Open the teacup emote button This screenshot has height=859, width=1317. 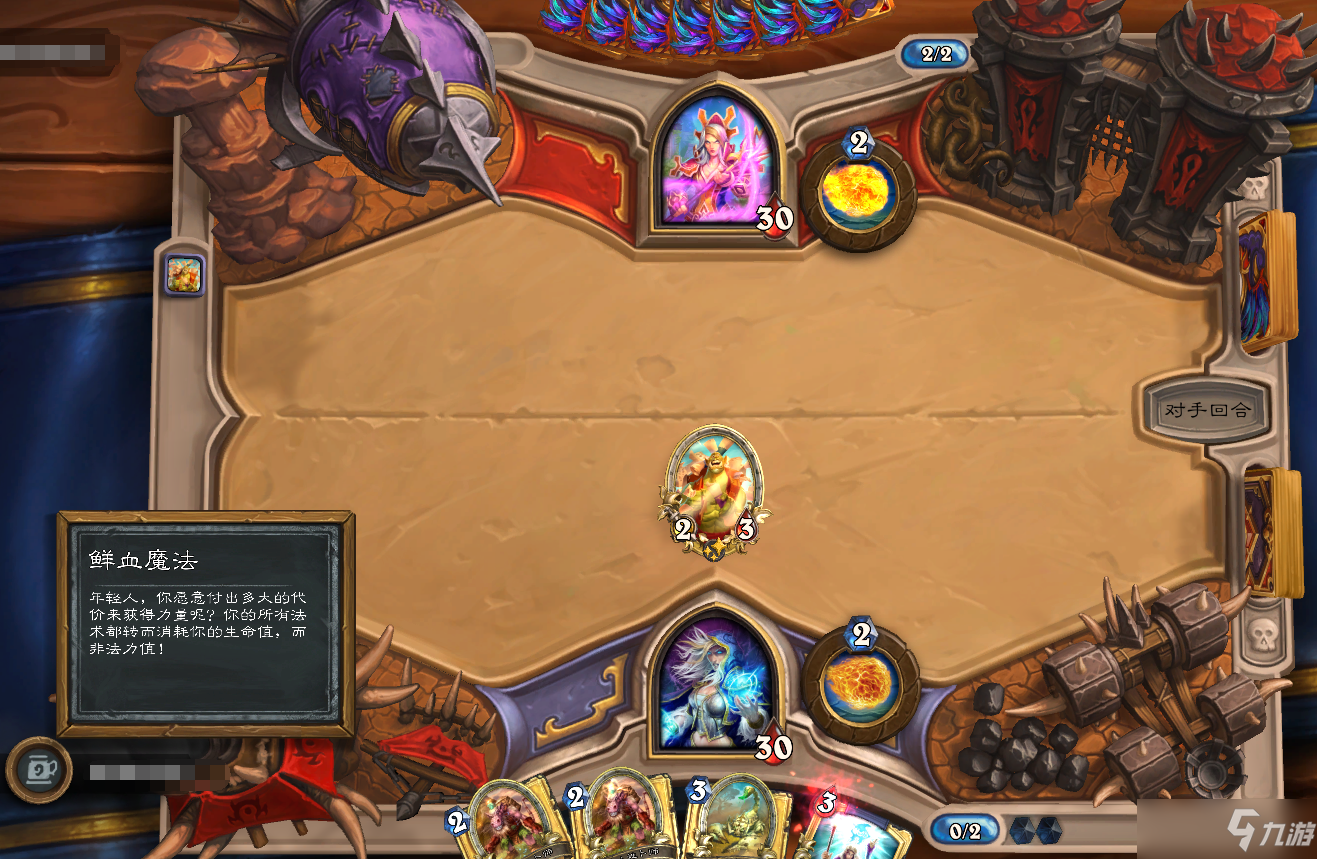39,770
